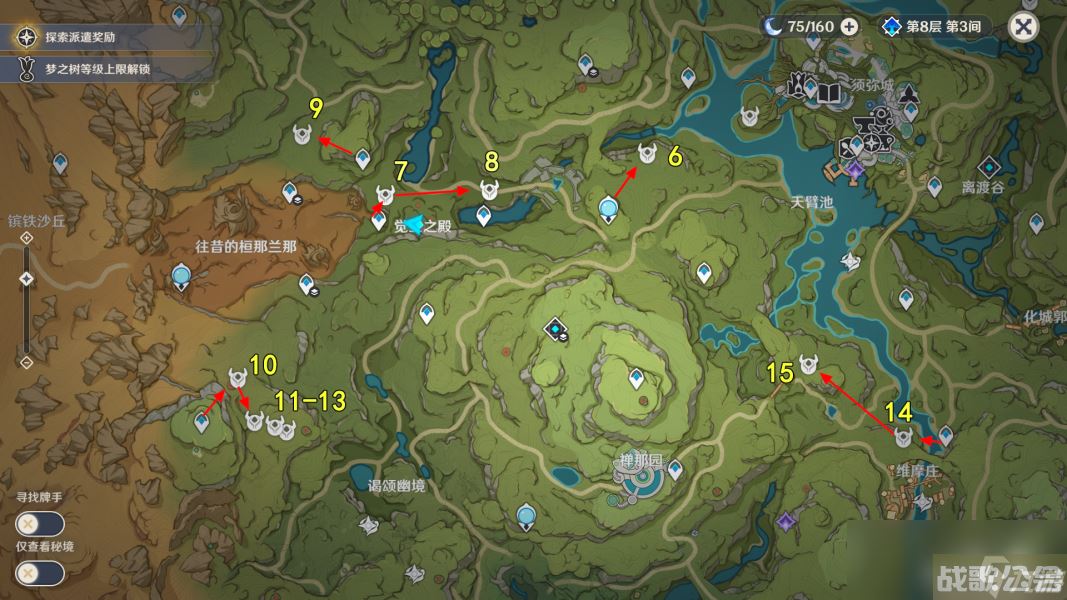Select the numbered marker labeled 15

pyautogui.click(x=808, y=366)
